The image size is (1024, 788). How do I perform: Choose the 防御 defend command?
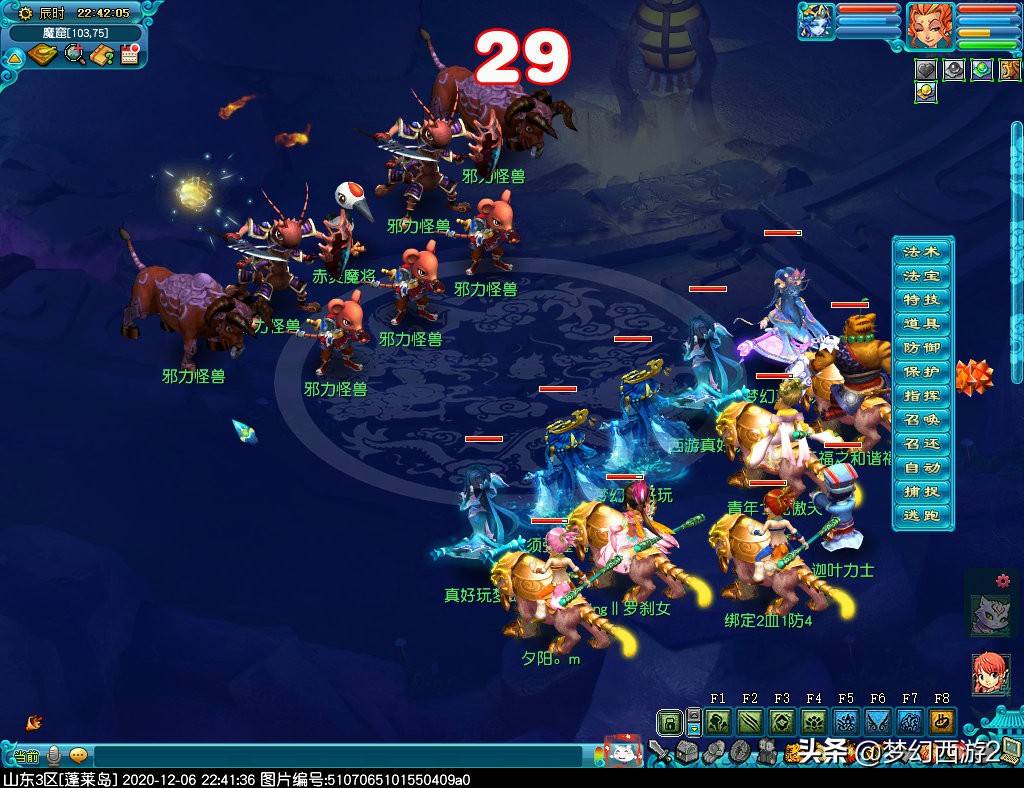coord(921,347)
